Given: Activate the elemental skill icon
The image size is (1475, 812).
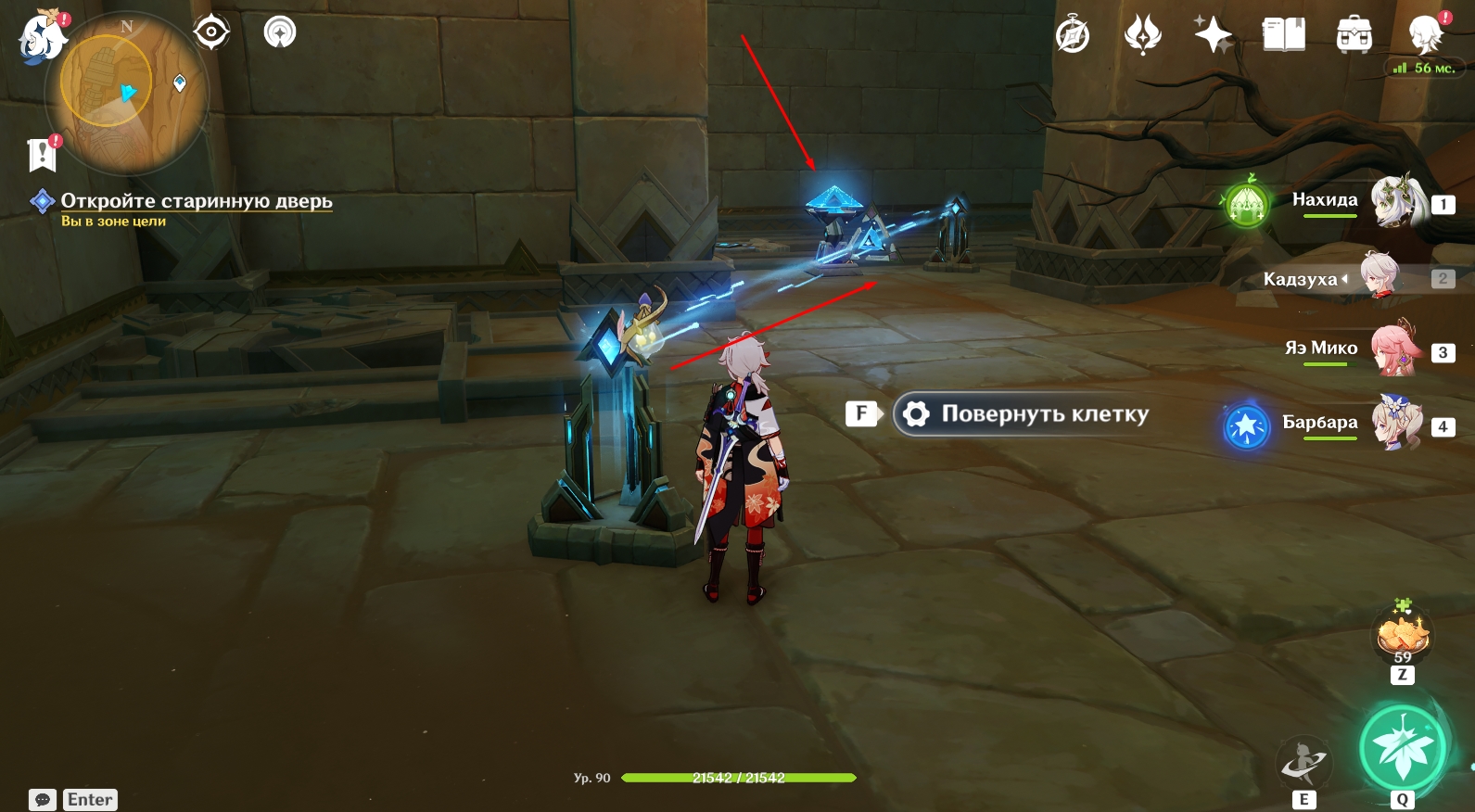Looking at the screenshot, I should point(1303,762).
